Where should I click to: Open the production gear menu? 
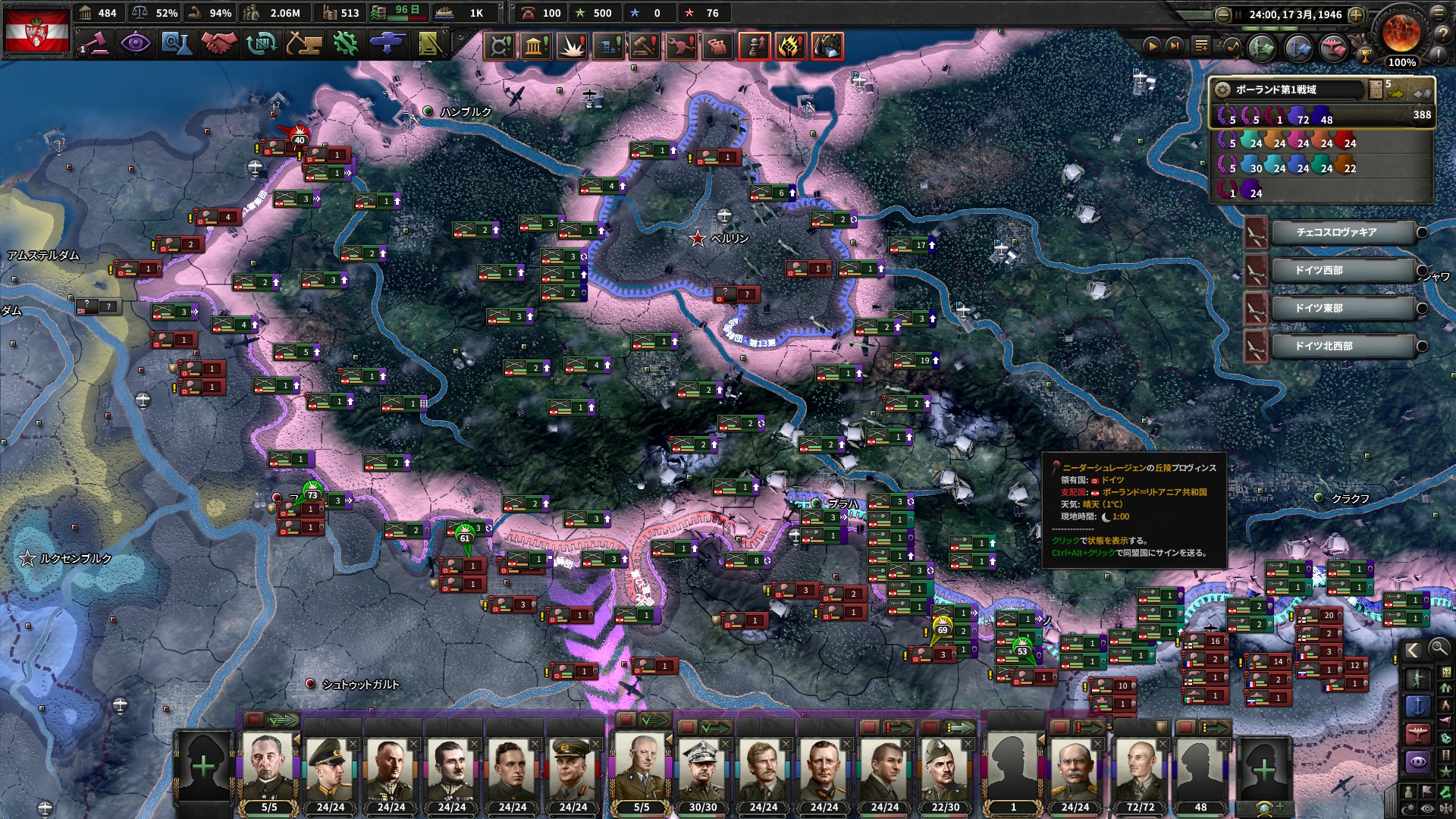(x=346, y=44)
